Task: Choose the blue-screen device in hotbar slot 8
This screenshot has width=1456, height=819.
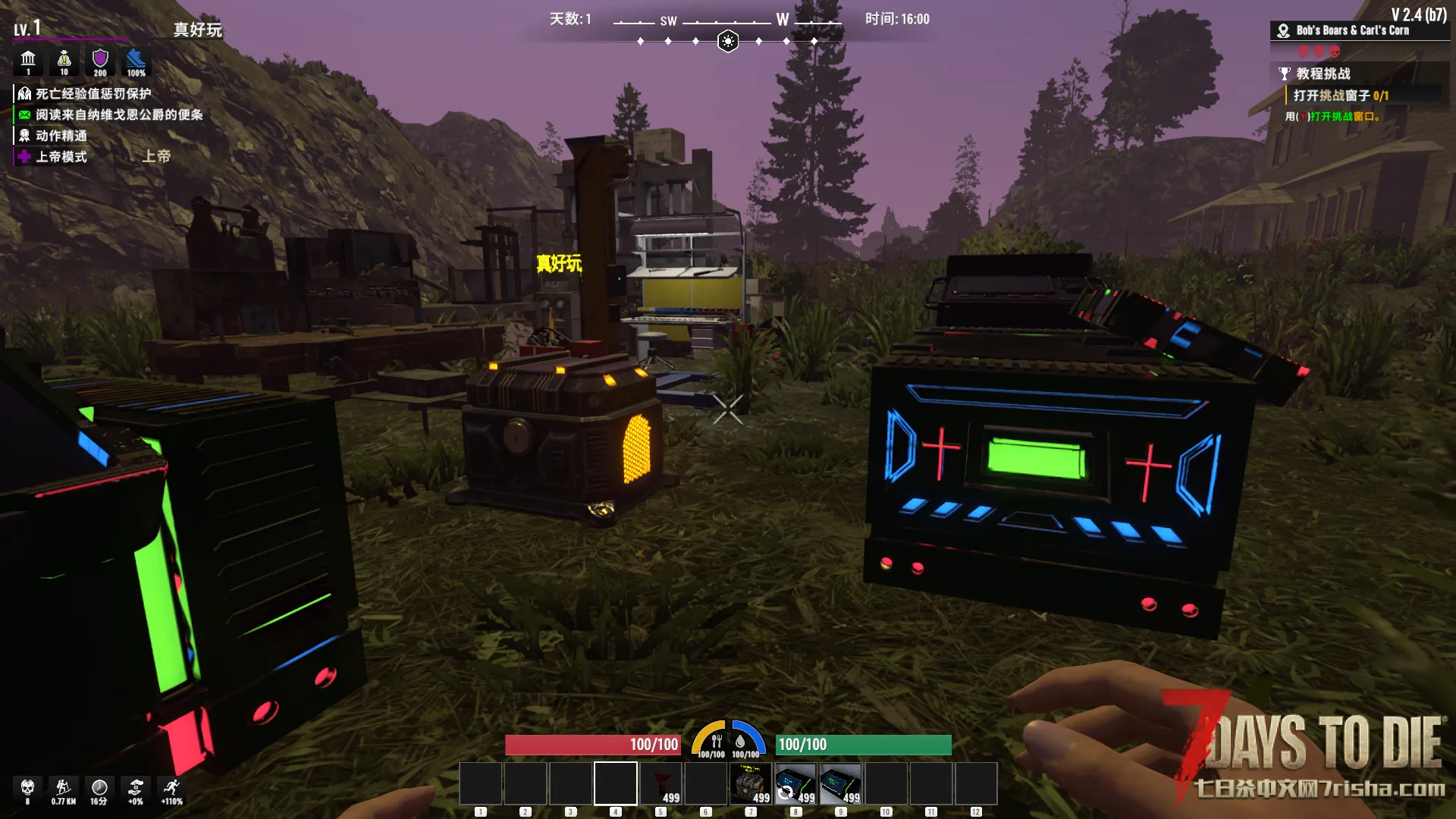Action: (x=795, y=783)
